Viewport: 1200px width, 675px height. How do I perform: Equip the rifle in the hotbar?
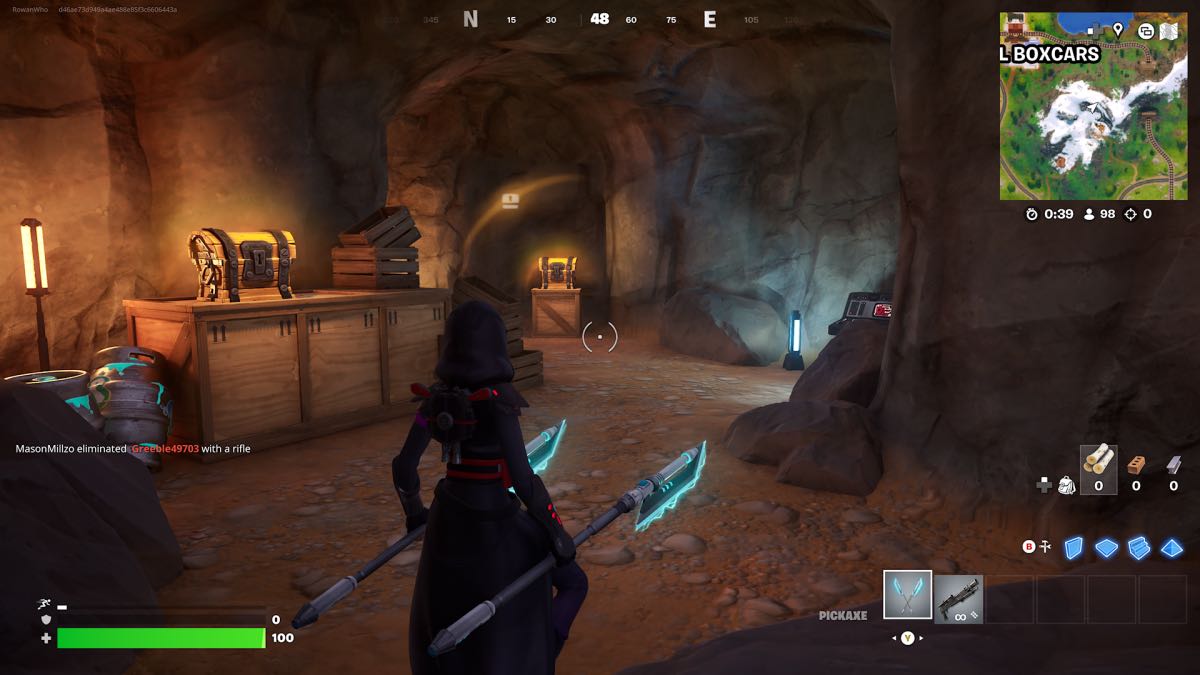[x=958, y=599]
